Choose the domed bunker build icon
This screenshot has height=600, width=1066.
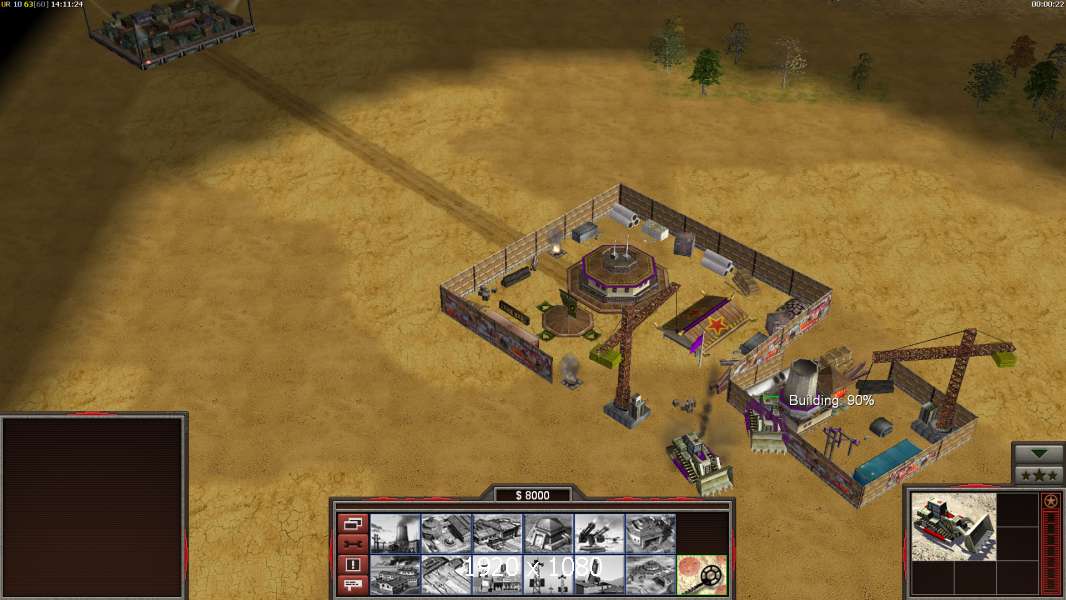tap(548, 534)
